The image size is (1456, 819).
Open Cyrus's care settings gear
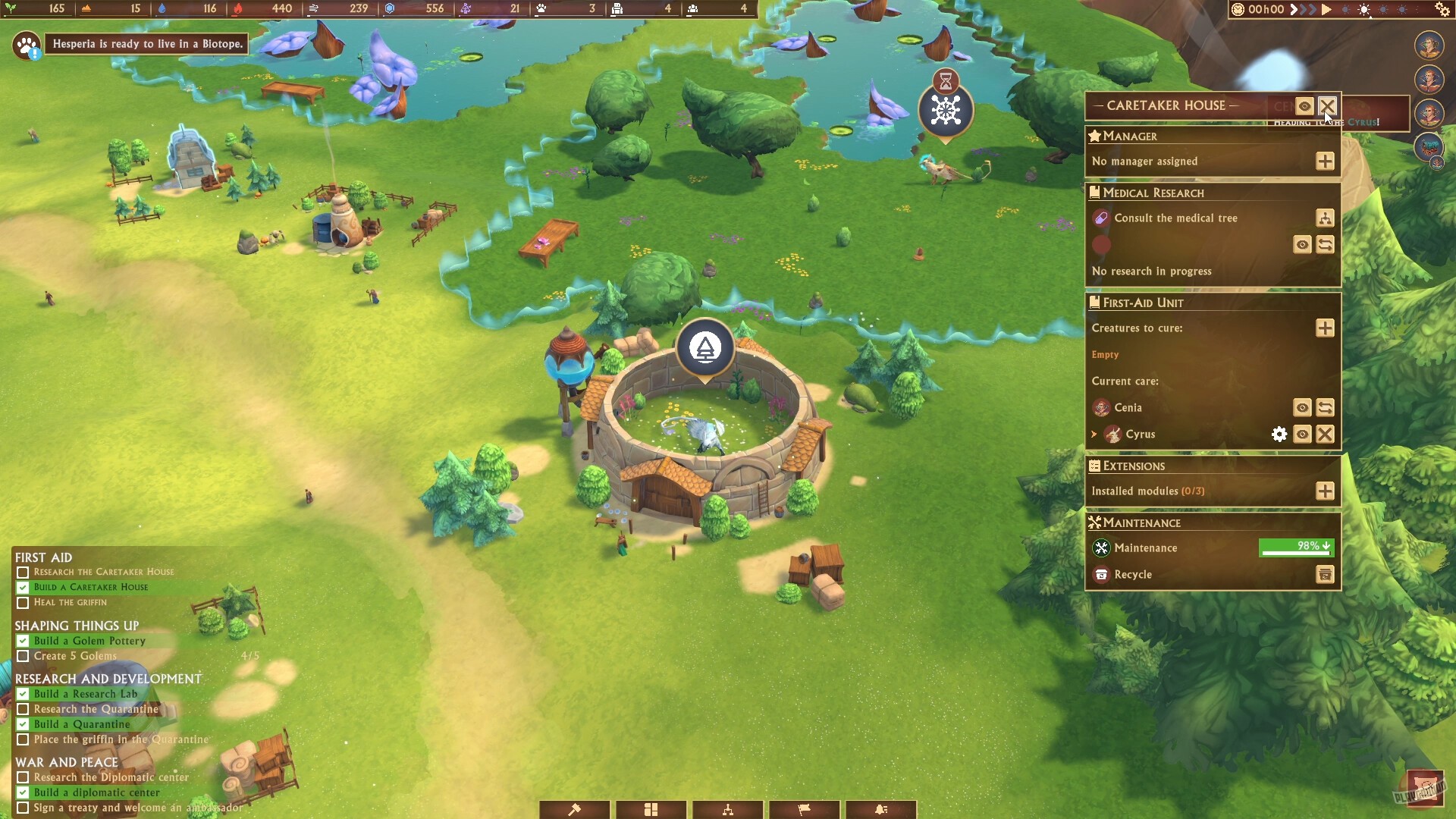(1279, 435)
